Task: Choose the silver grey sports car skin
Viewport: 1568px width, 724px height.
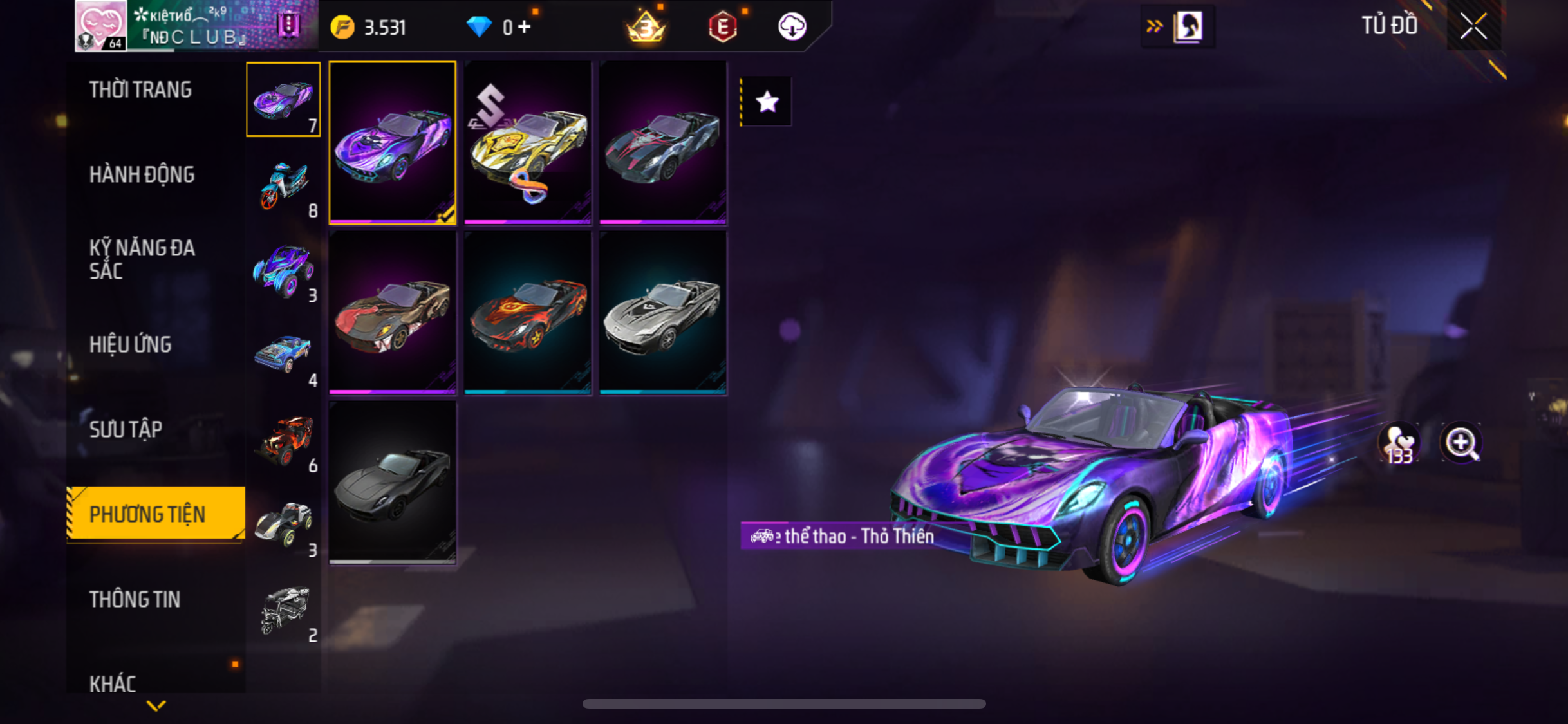Action: click(663, 312)
